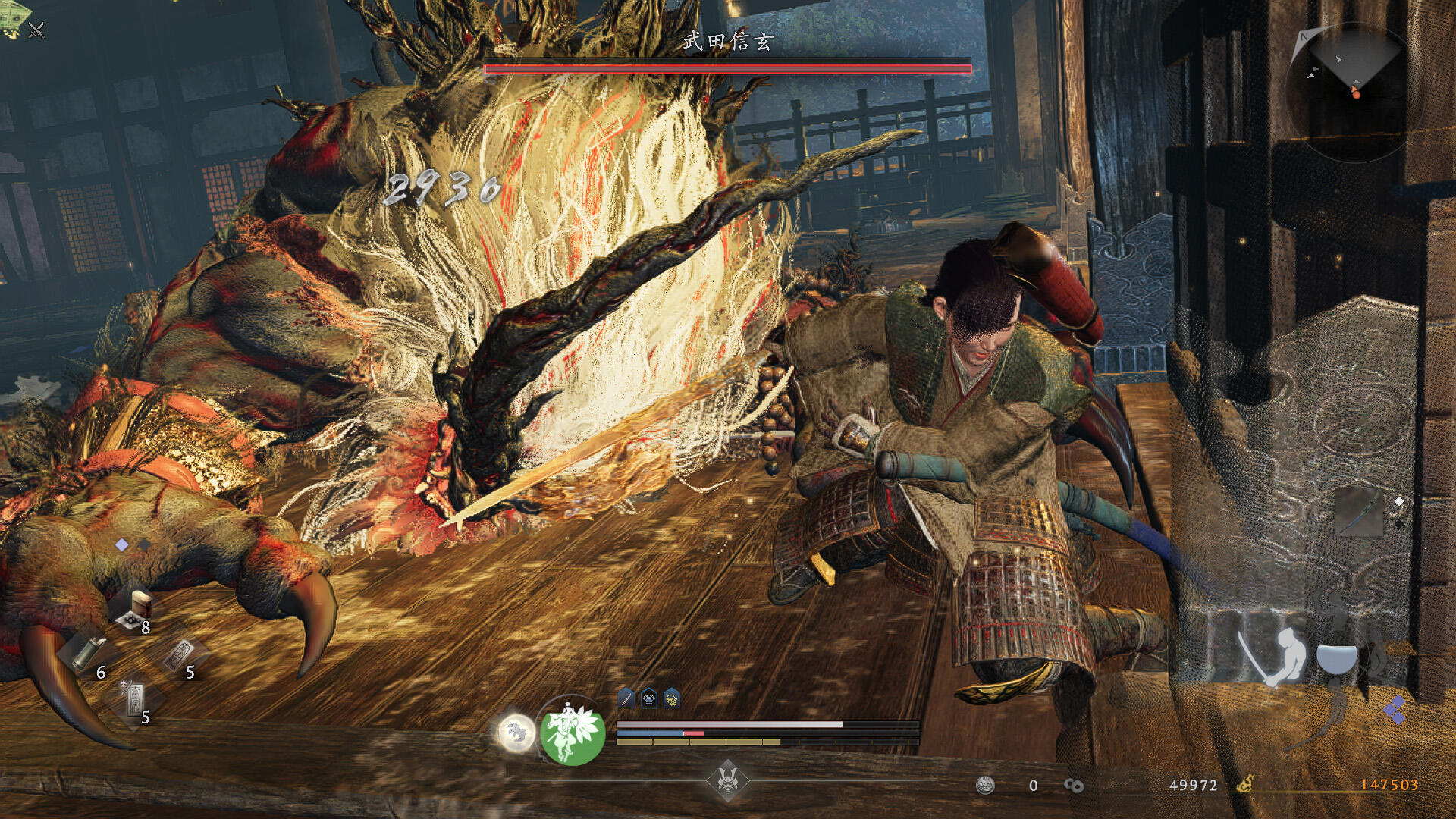
Task: Select the equipped blue-hilted weapon slot
Action: [x=1358, y=511]
